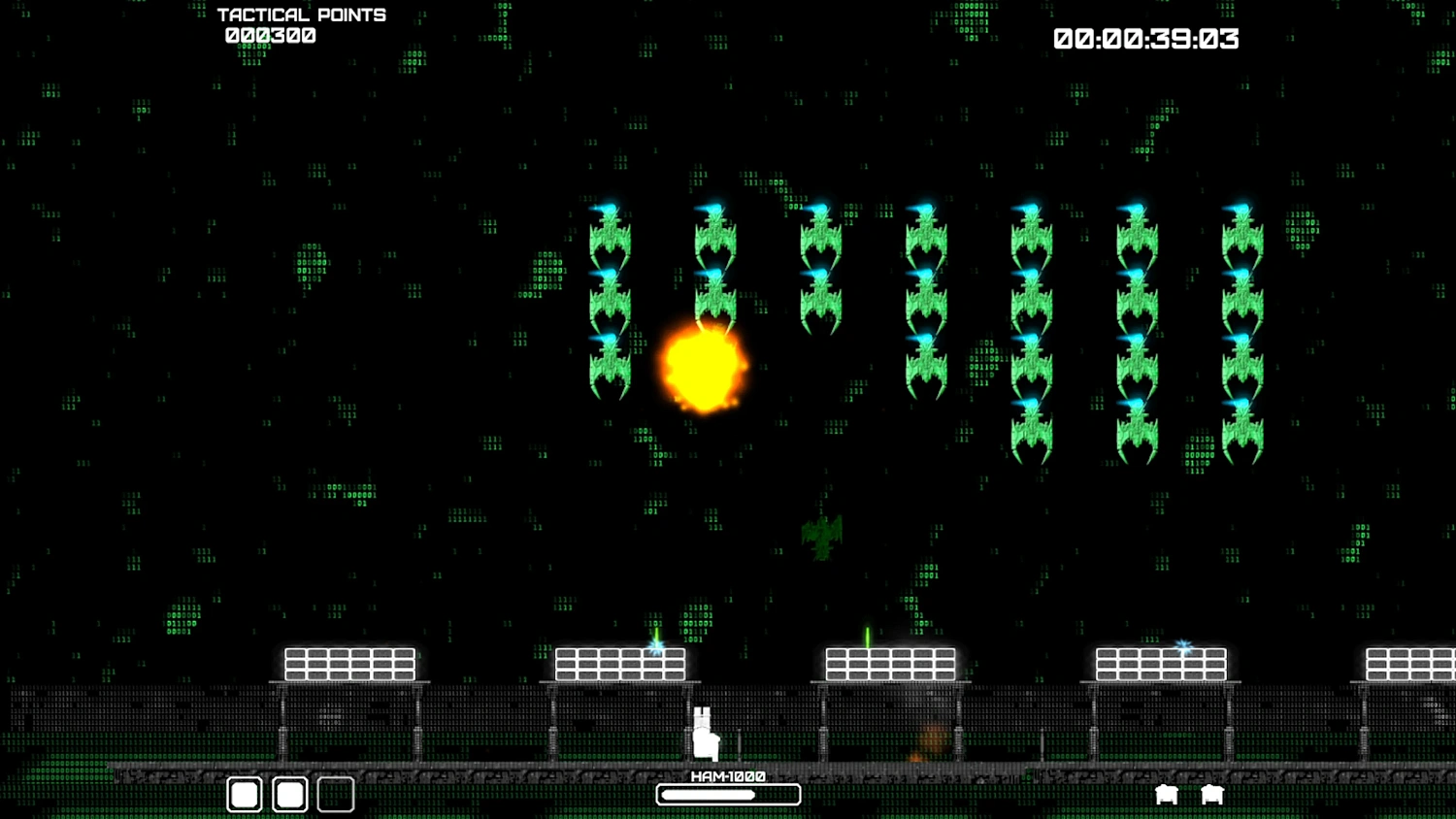Click the leftmost shield bunker structure
Viewport: 1456px width, 819px height.
click(348, 664)
